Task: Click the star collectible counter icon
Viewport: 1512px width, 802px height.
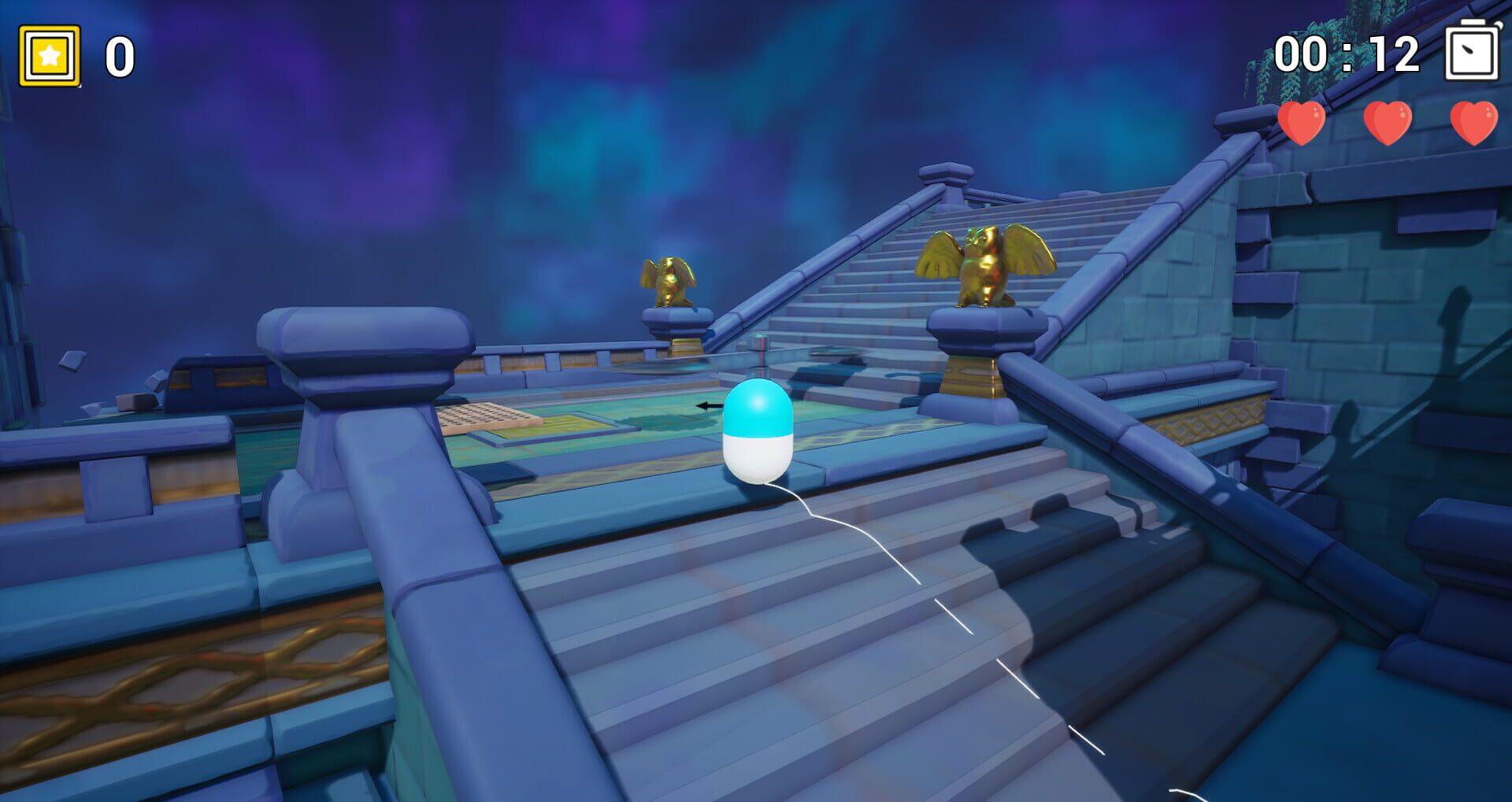Action: coord(49,57)
